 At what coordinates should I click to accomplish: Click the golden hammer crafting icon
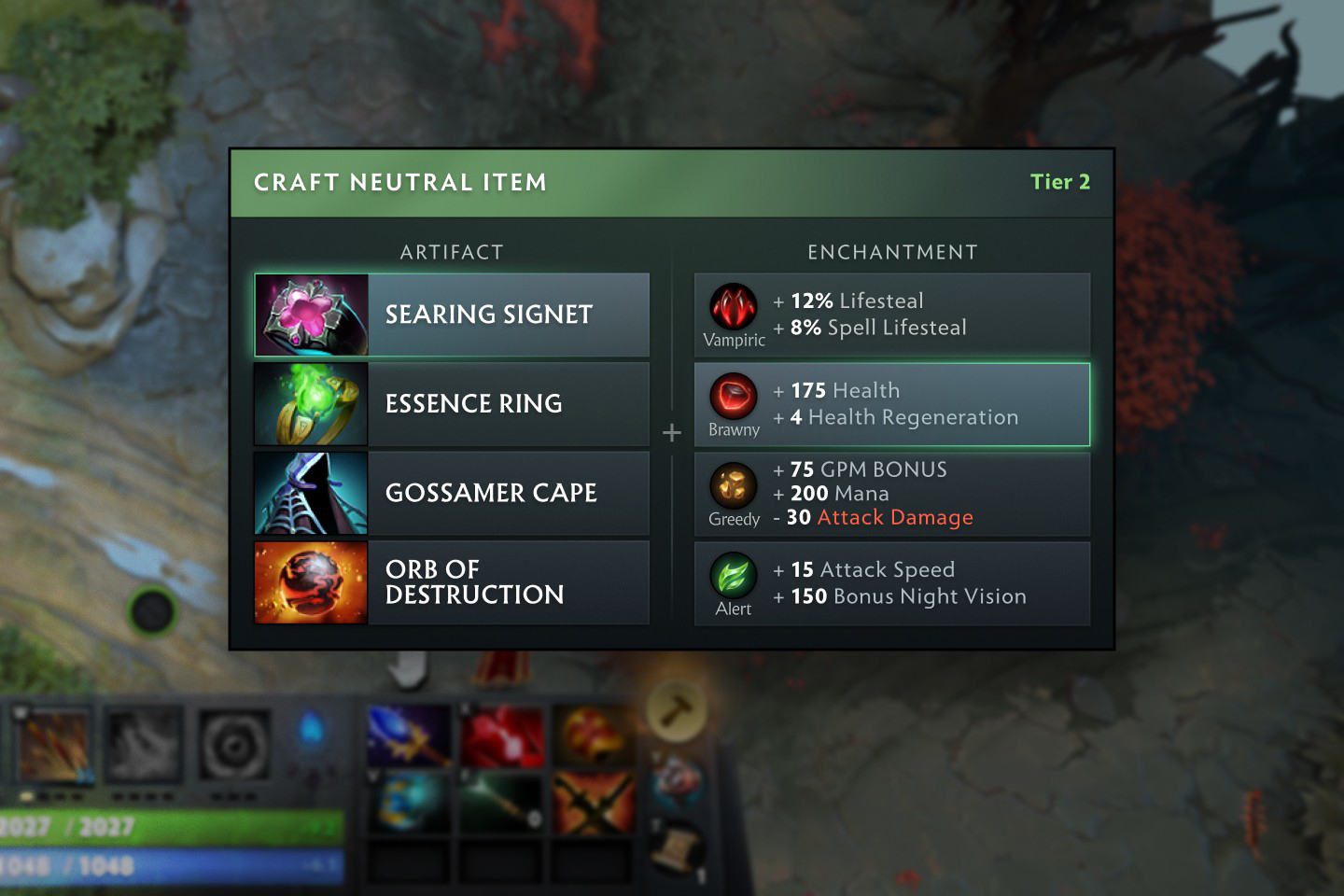coord(677,709)
